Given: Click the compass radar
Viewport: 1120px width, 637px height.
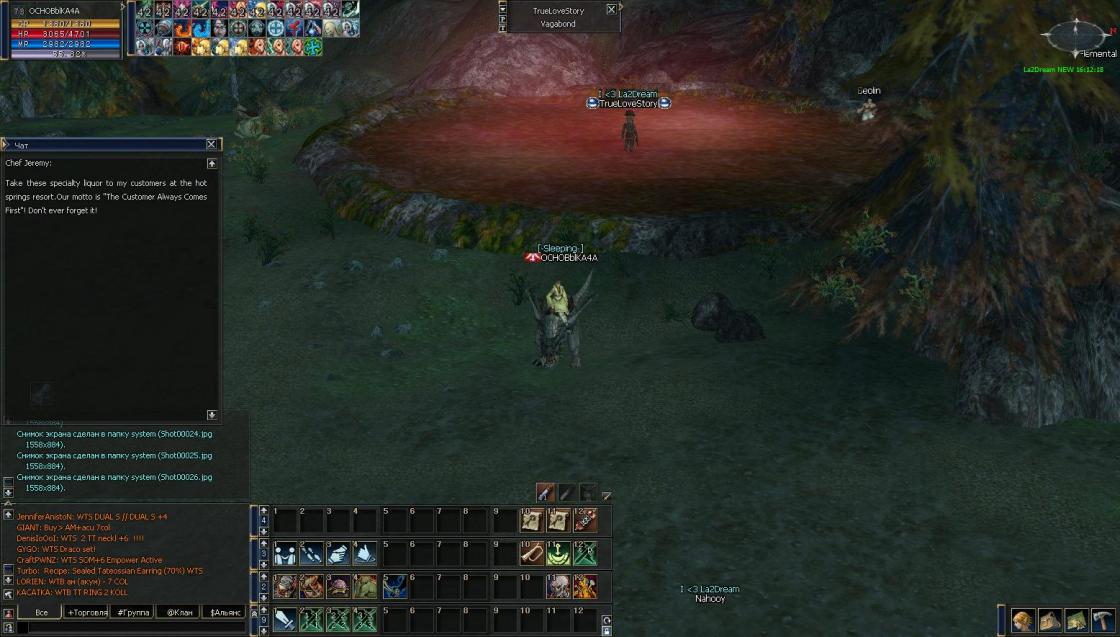Looking at the screenshot, I should click(1075, 36).
